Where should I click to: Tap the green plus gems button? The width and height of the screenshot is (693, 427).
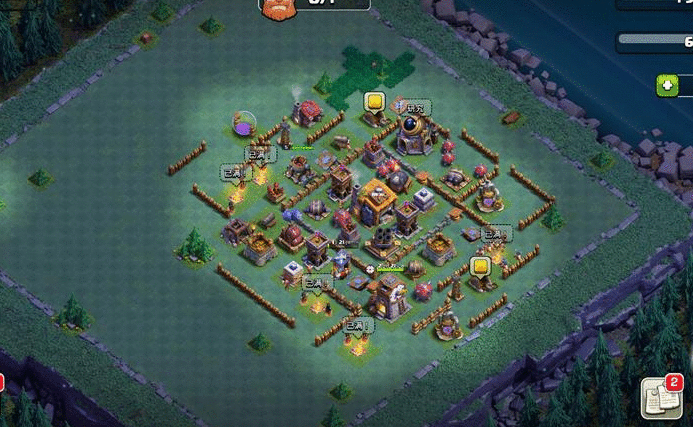coord(667,85)
